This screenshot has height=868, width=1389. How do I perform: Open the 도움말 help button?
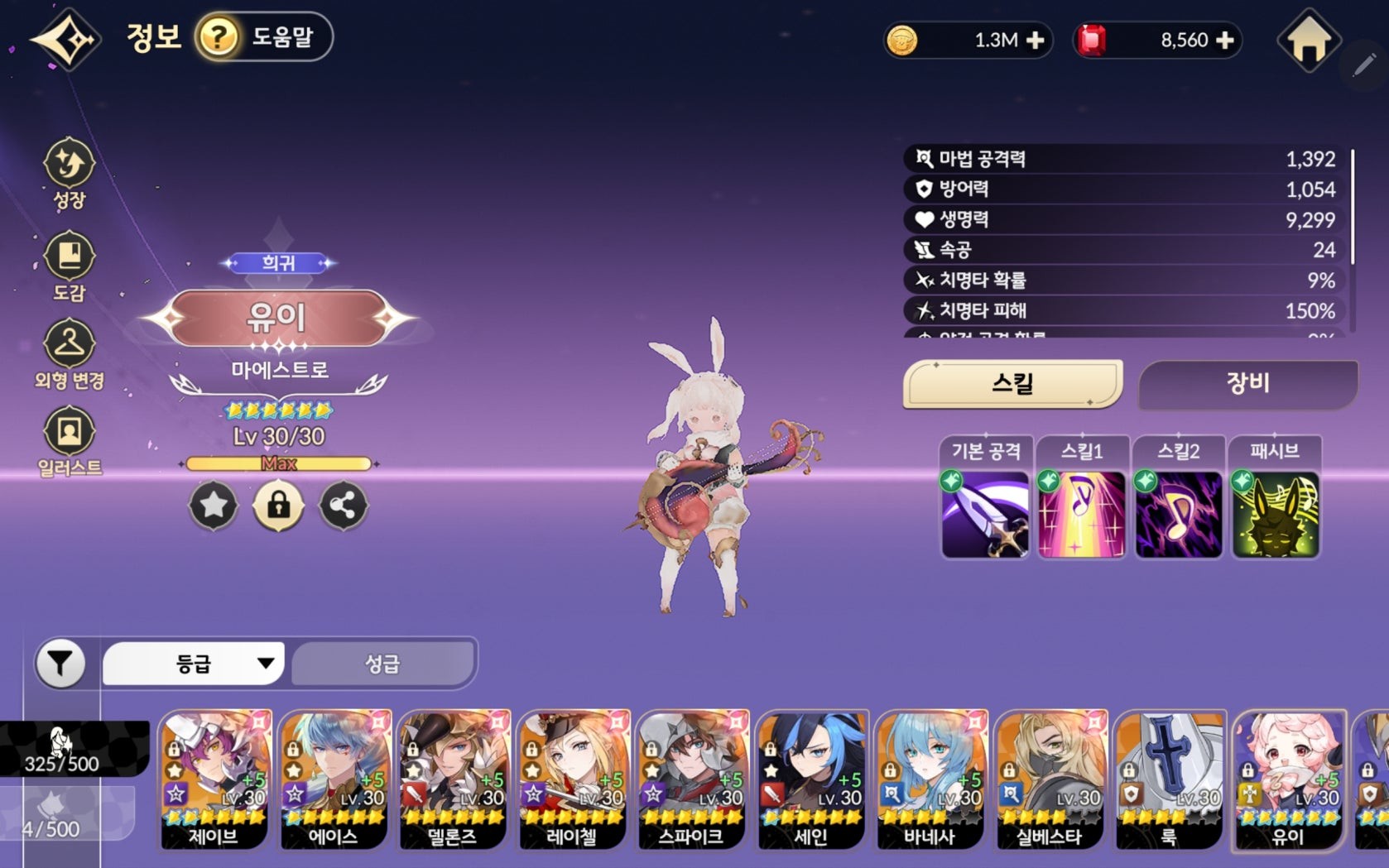[264, 37]
